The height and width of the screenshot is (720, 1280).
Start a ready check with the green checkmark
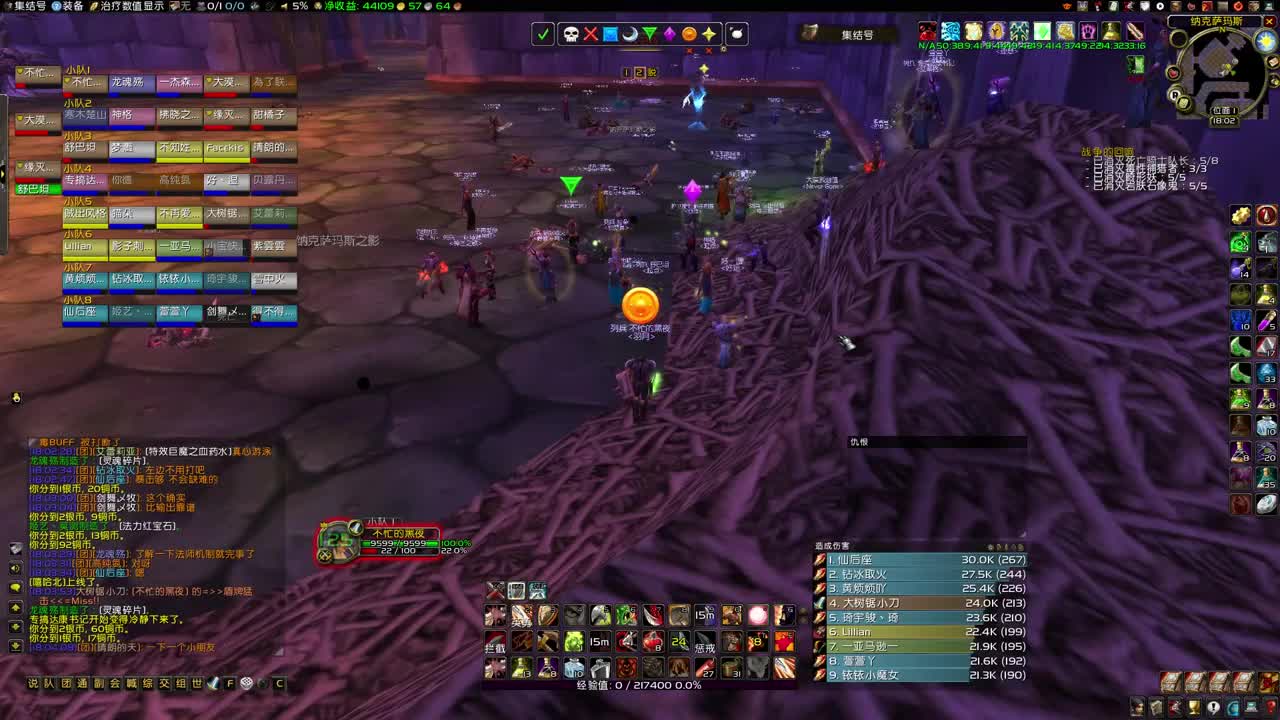point(543,34)
